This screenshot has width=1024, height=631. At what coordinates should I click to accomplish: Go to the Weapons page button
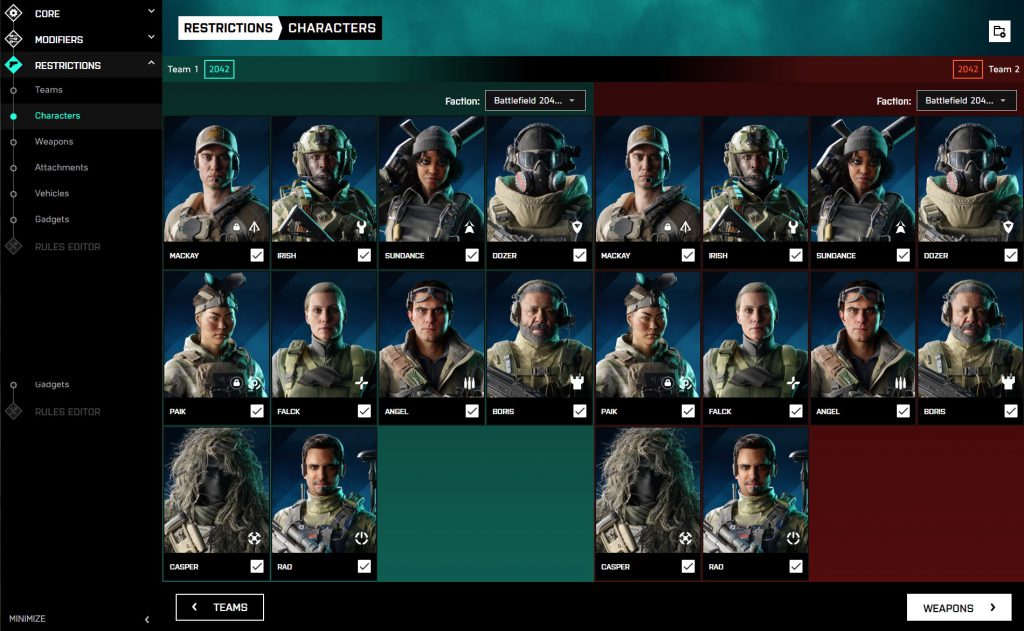pyautogui.click(x=958, y=607)
